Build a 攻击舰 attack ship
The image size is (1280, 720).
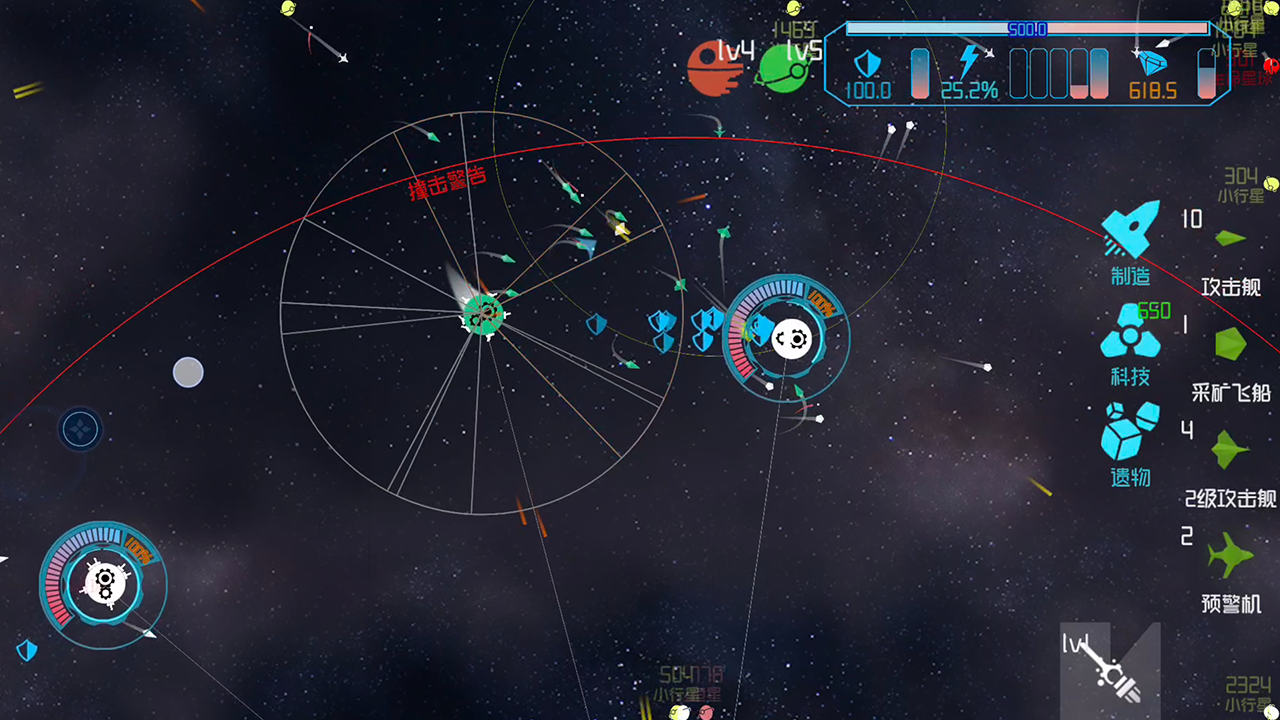coord(1230,239)
